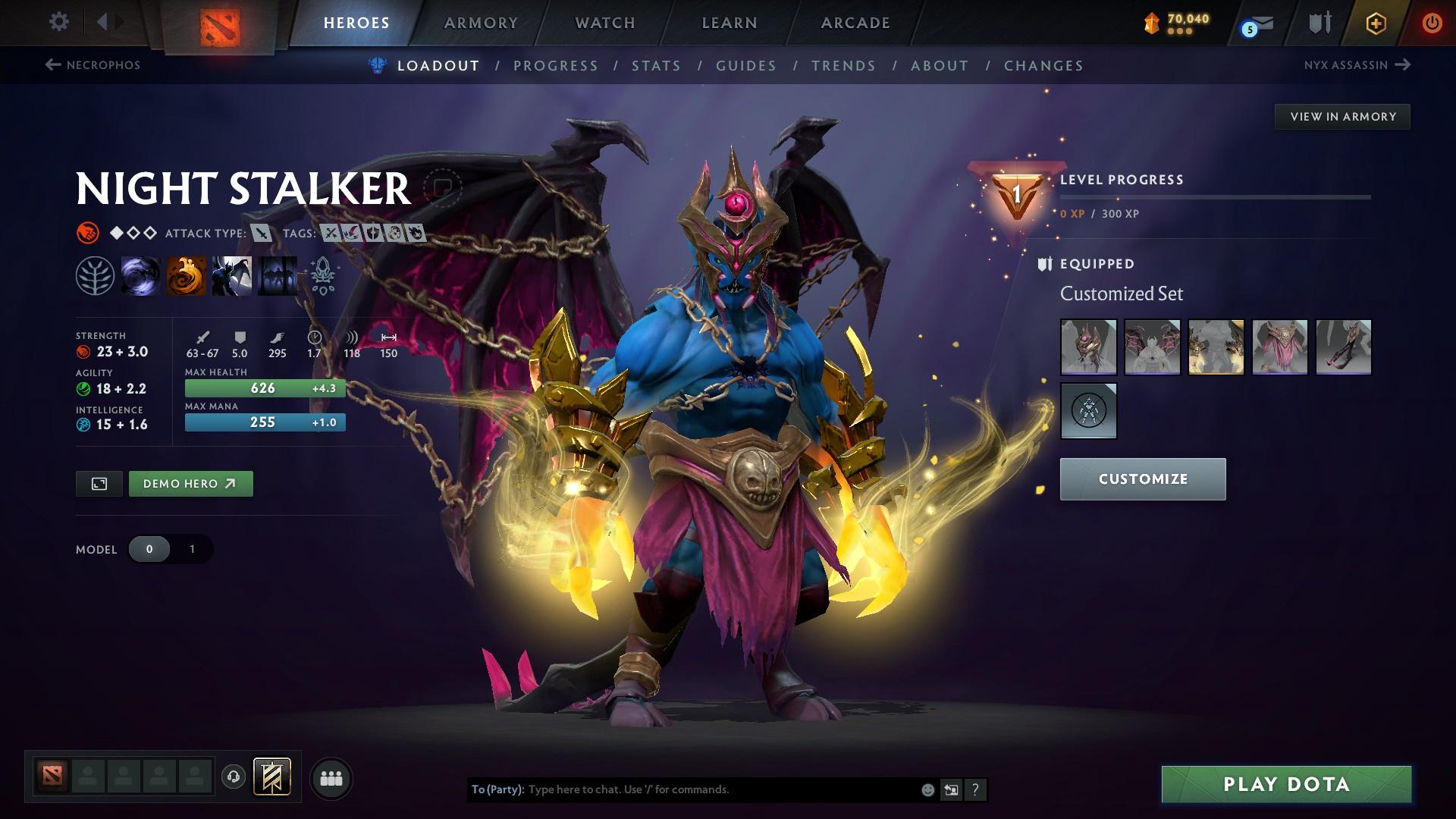This screenshot has height=819, width=1456.
Task: Go to the ARCADE tab
Action: click(855, 22)
